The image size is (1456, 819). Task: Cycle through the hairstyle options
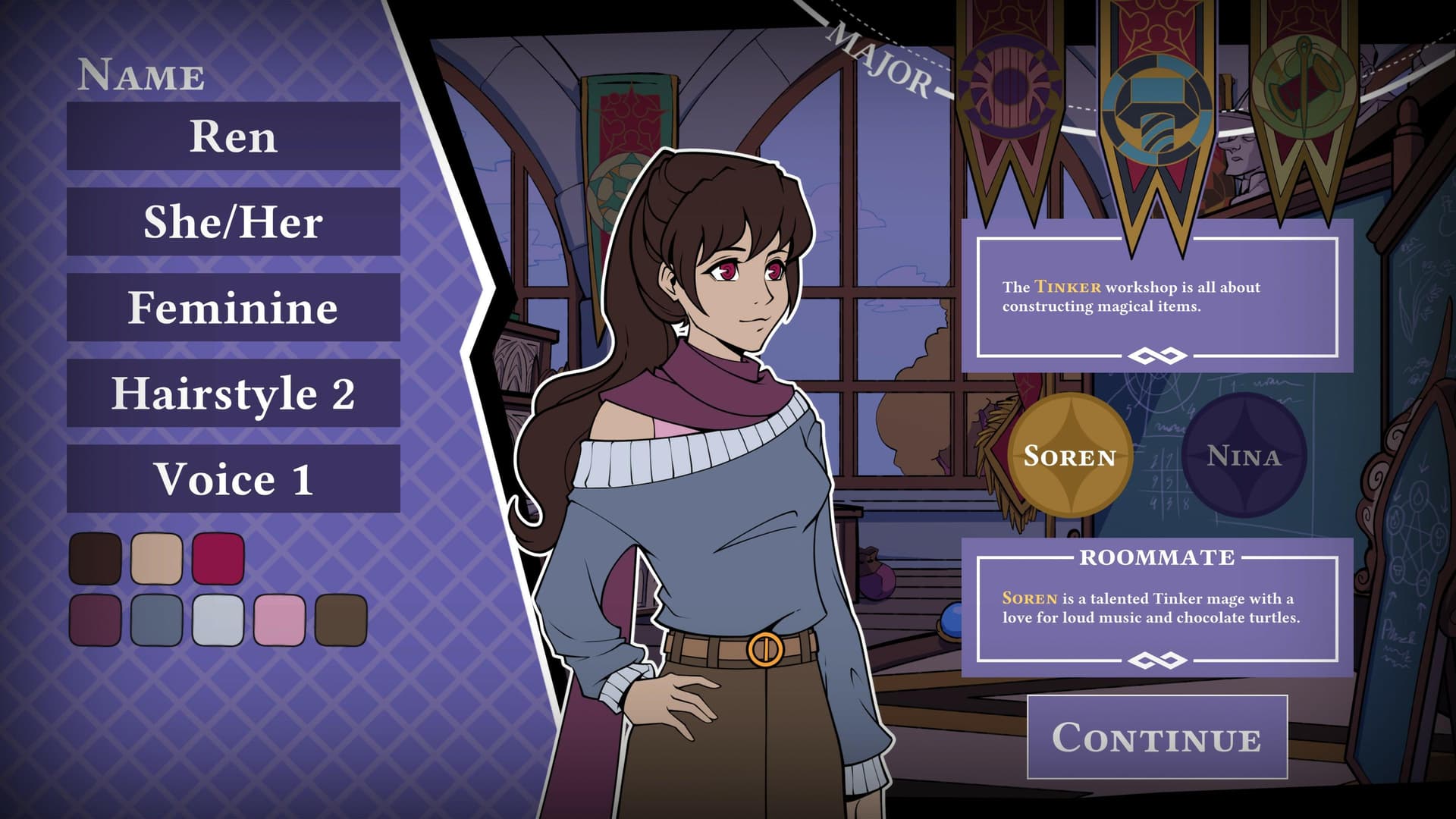232,393
